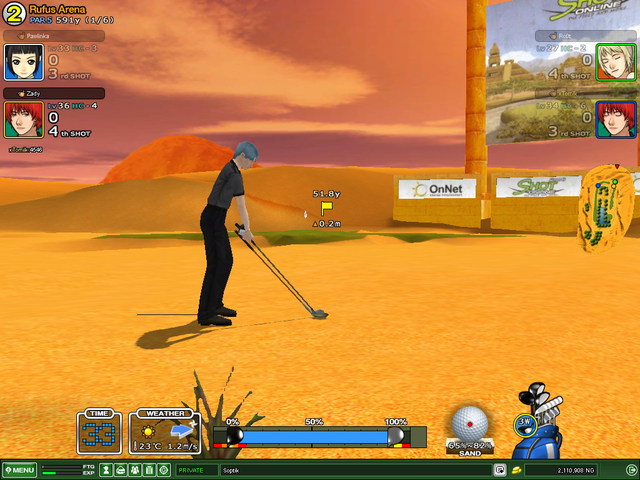Open the group of people icon
This screenshot has width=640, height=480.
[134, 470]
